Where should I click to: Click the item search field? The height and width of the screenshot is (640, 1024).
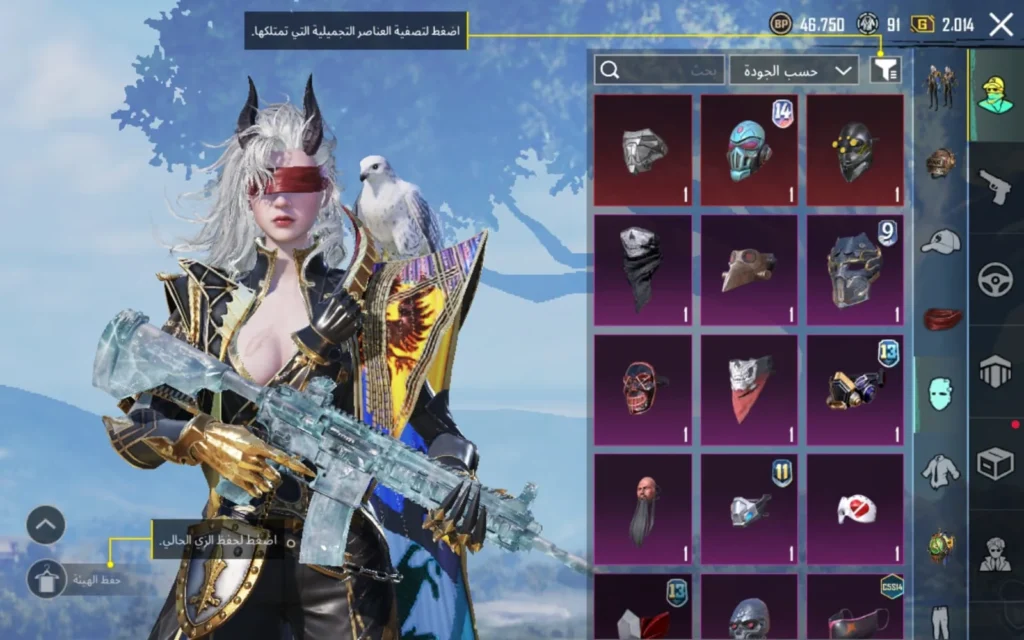pos(658,70)
